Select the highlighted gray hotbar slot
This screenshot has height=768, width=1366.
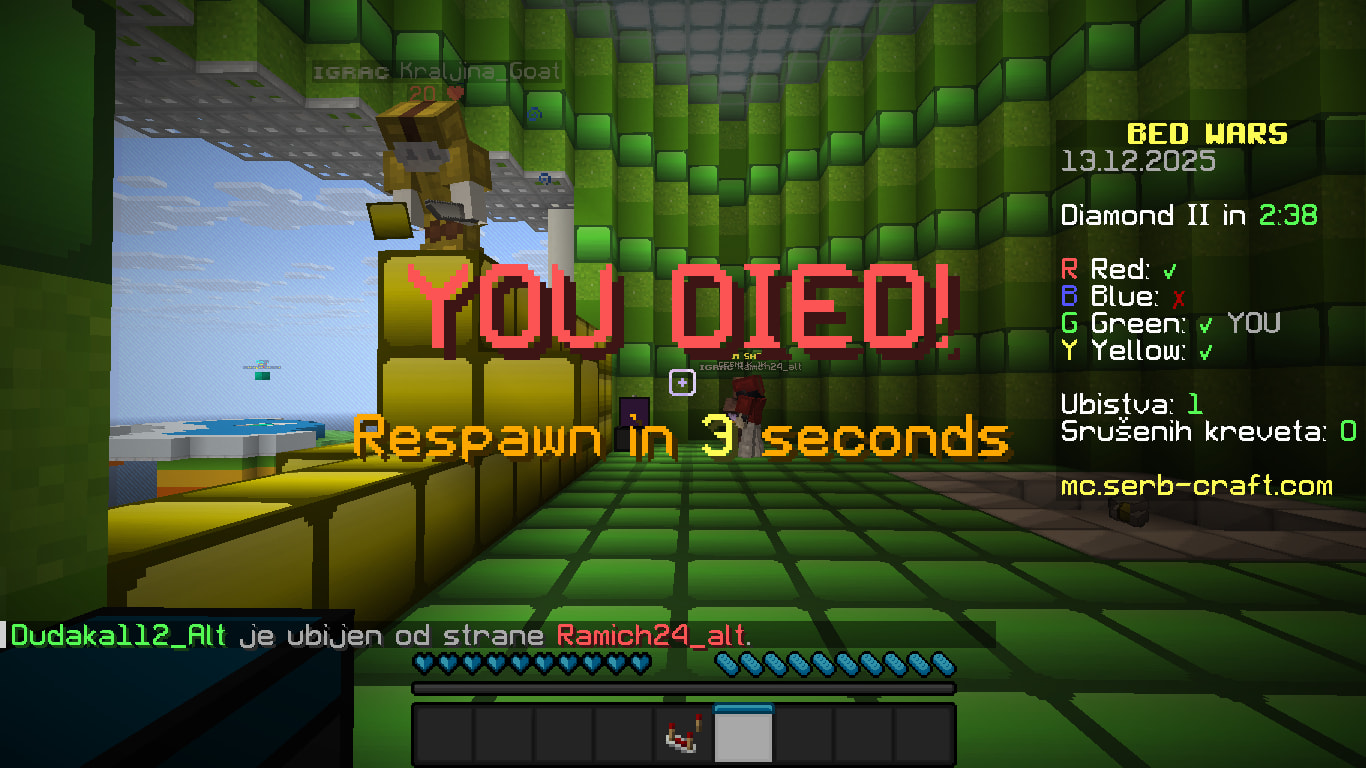click(x=743, y=736)
